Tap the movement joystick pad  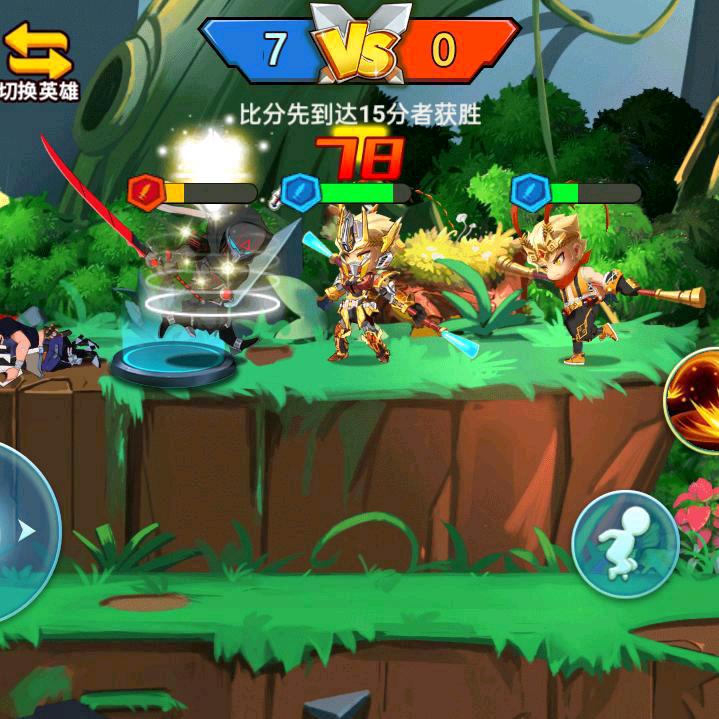pos(20,530)
